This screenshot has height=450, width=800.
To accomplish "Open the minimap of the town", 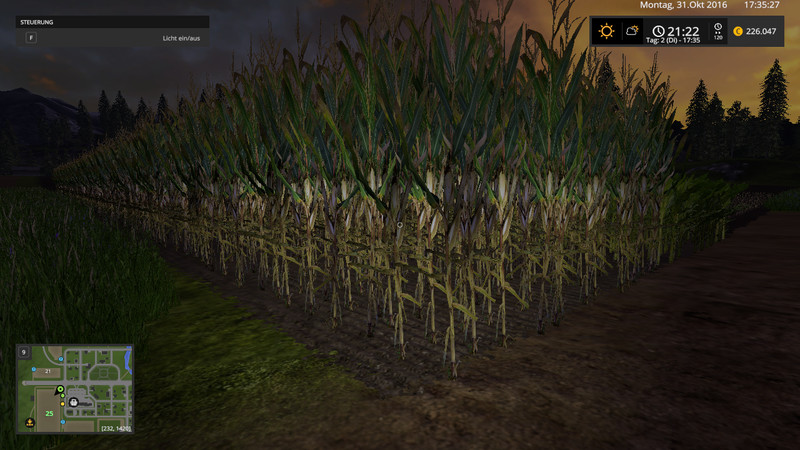I will point(75,390).
